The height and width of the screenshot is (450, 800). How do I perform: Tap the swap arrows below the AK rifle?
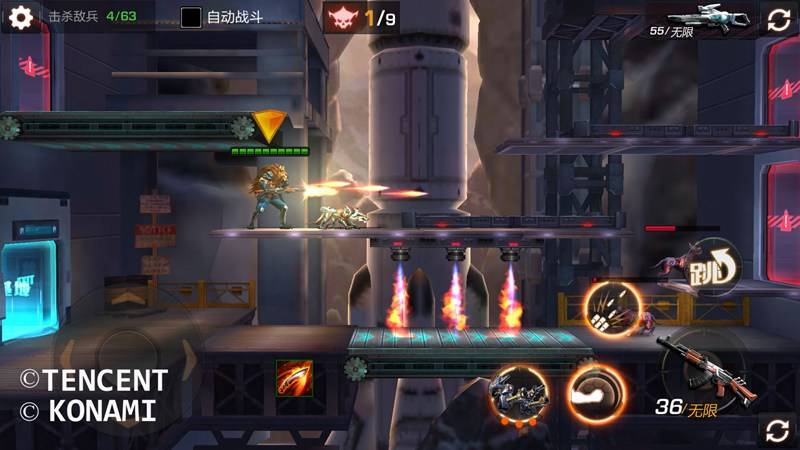(x=777, y=430)
